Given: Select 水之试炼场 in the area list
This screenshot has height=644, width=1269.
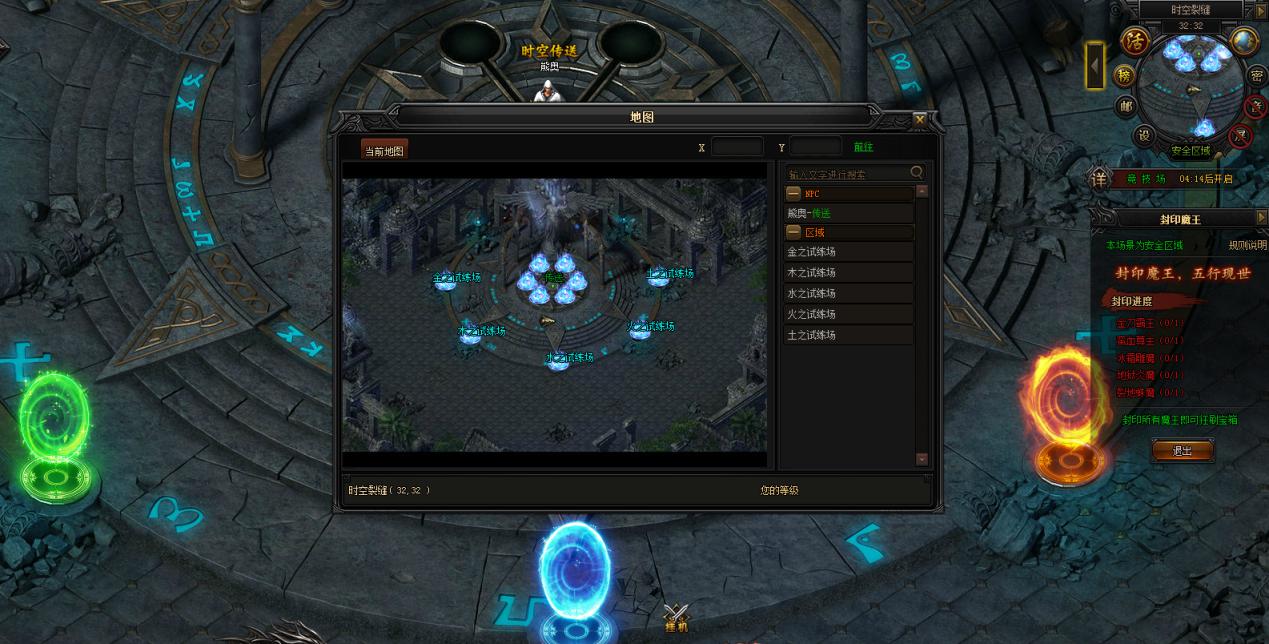Looking at the screenshot, I should (848, 294).
